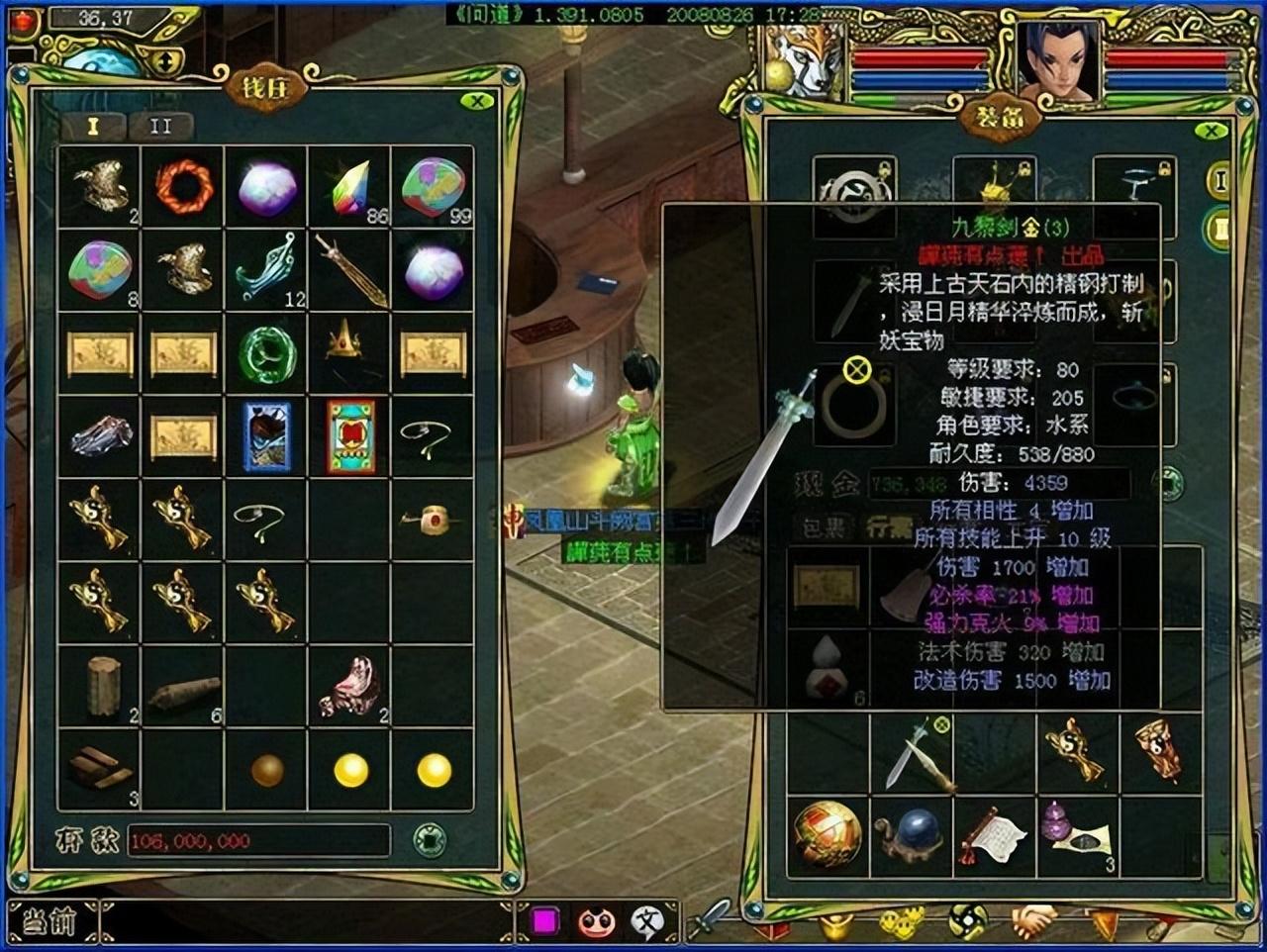Select the orange fire ring in bank
1267x952 pixels.
tap(183, 186)
